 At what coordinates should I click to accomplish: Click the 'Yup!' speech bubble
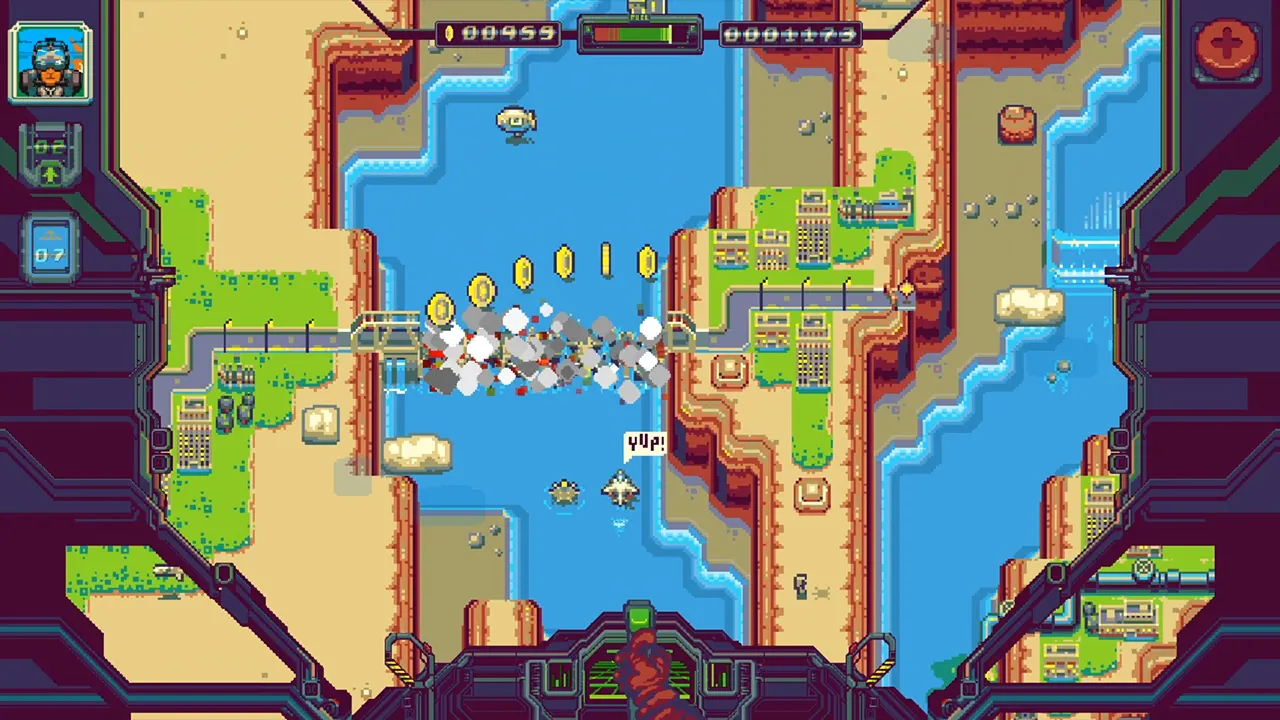[646, 444]
